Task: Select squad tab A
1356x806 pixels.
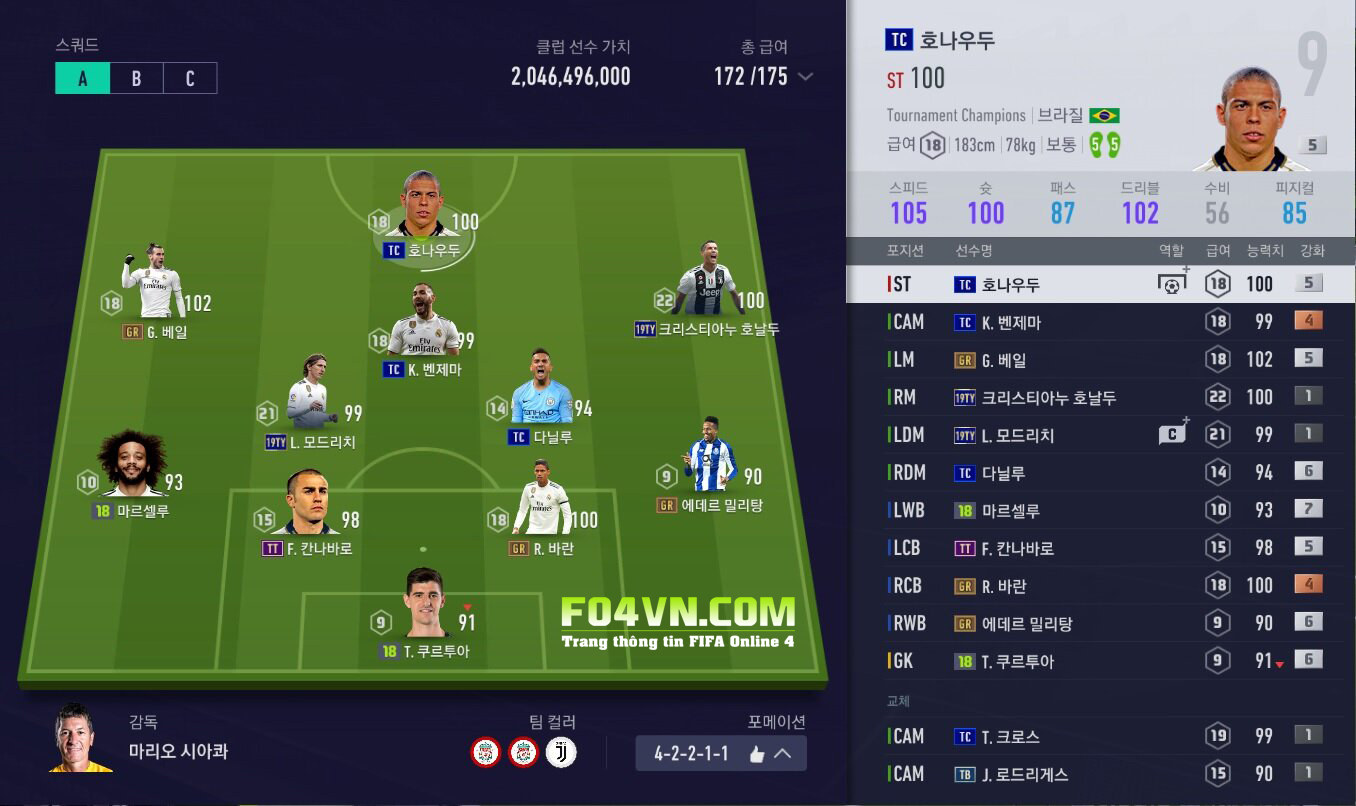Action: [82, 79]
